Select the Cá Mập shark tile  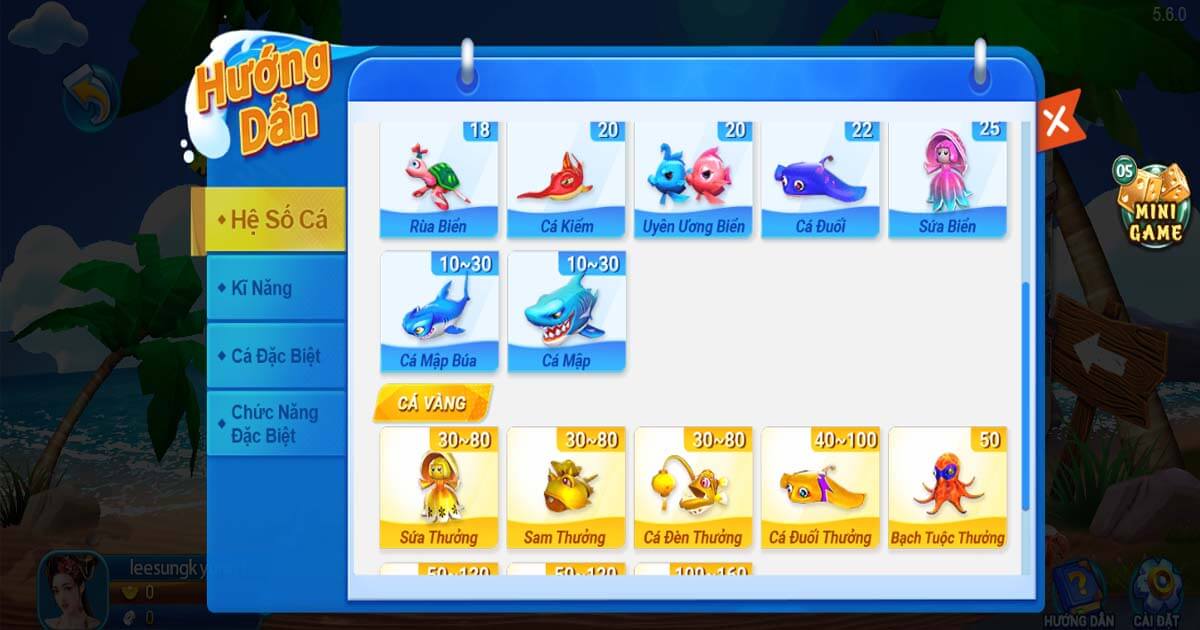pyautogui.click(x=566, y=312)
